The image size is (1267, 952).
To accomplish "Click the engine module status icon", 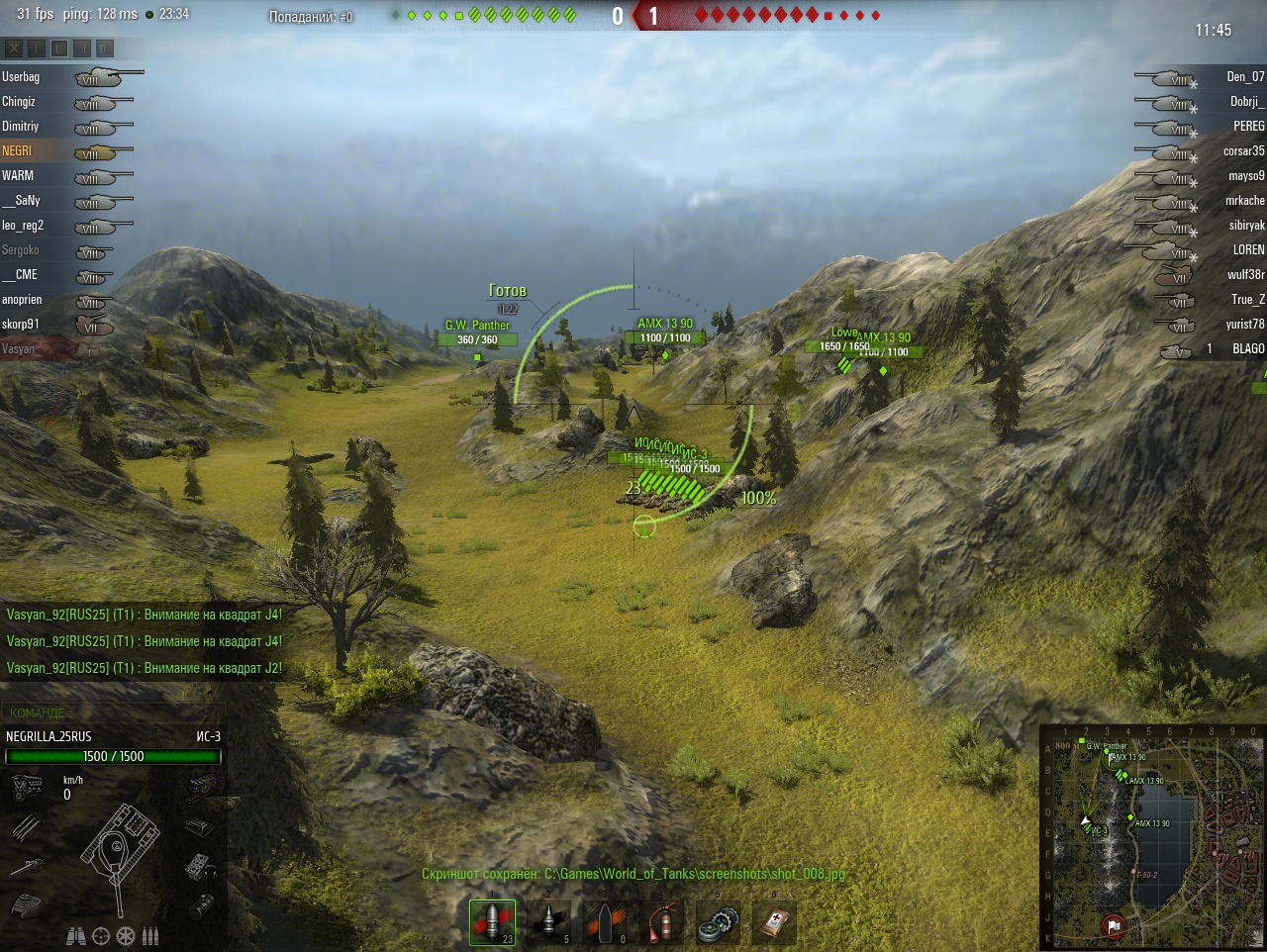I will 26,789.
